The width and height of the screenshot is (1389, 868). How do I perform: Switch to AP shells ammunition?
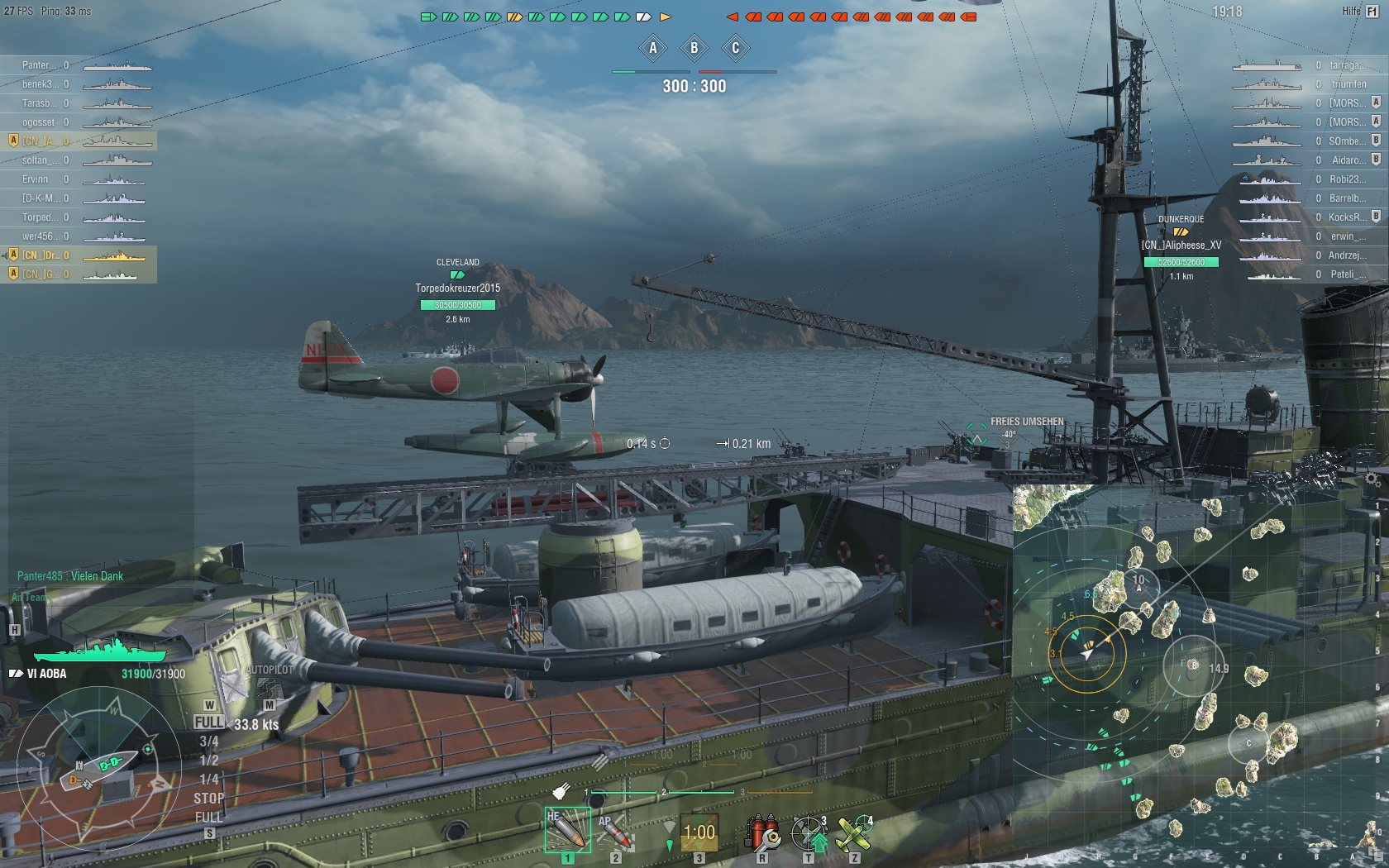pos(615,830)
